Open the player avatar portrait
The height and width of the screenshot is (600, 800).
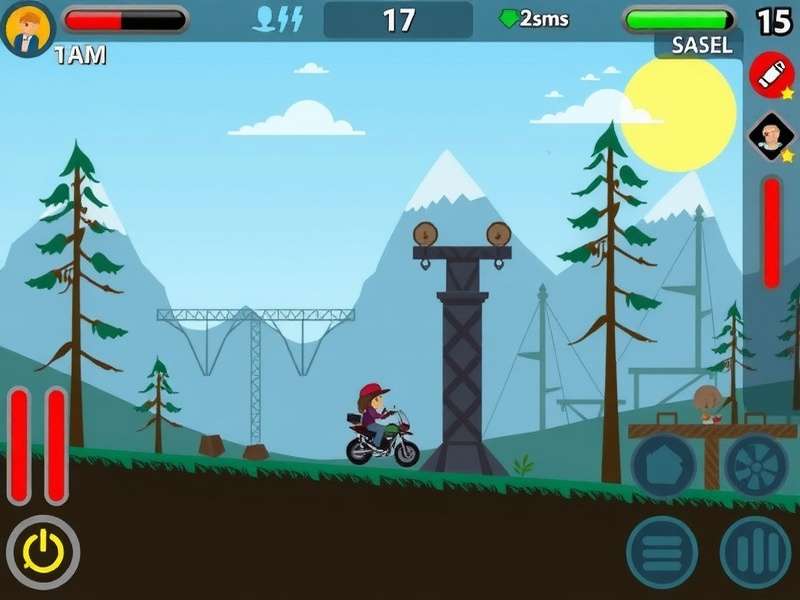[x=27, y=28]
